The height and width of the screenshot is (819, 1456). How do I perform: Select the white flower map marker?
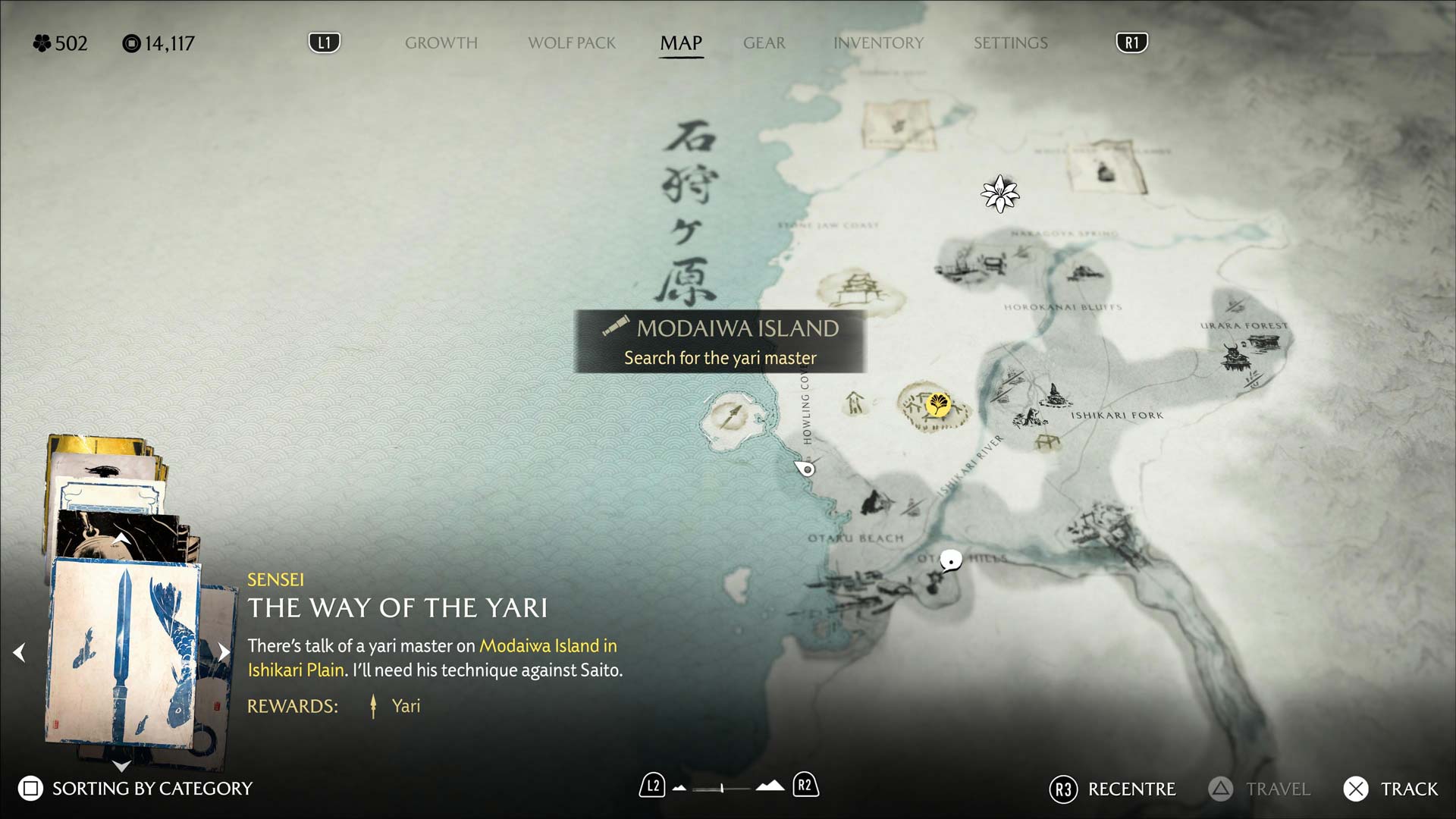pos(999,194)
